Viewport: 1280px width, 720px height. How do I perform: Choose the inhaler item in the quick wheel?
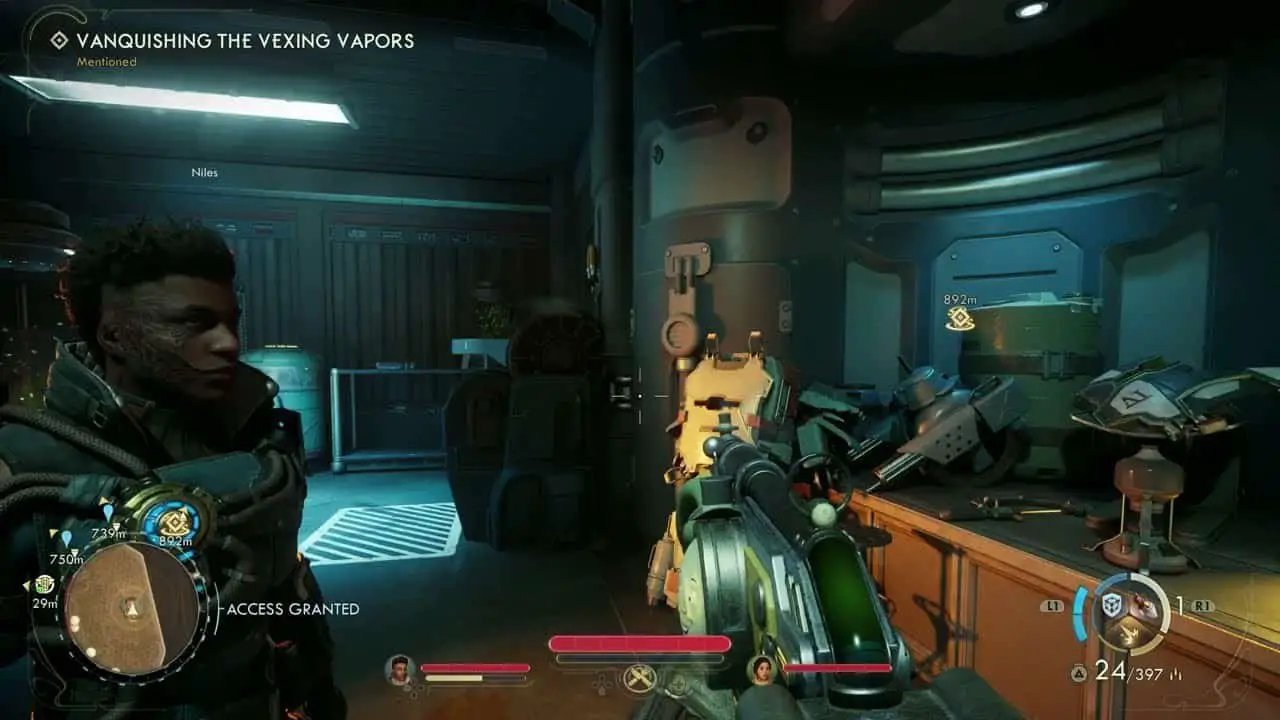click(x=1143, y=605)
